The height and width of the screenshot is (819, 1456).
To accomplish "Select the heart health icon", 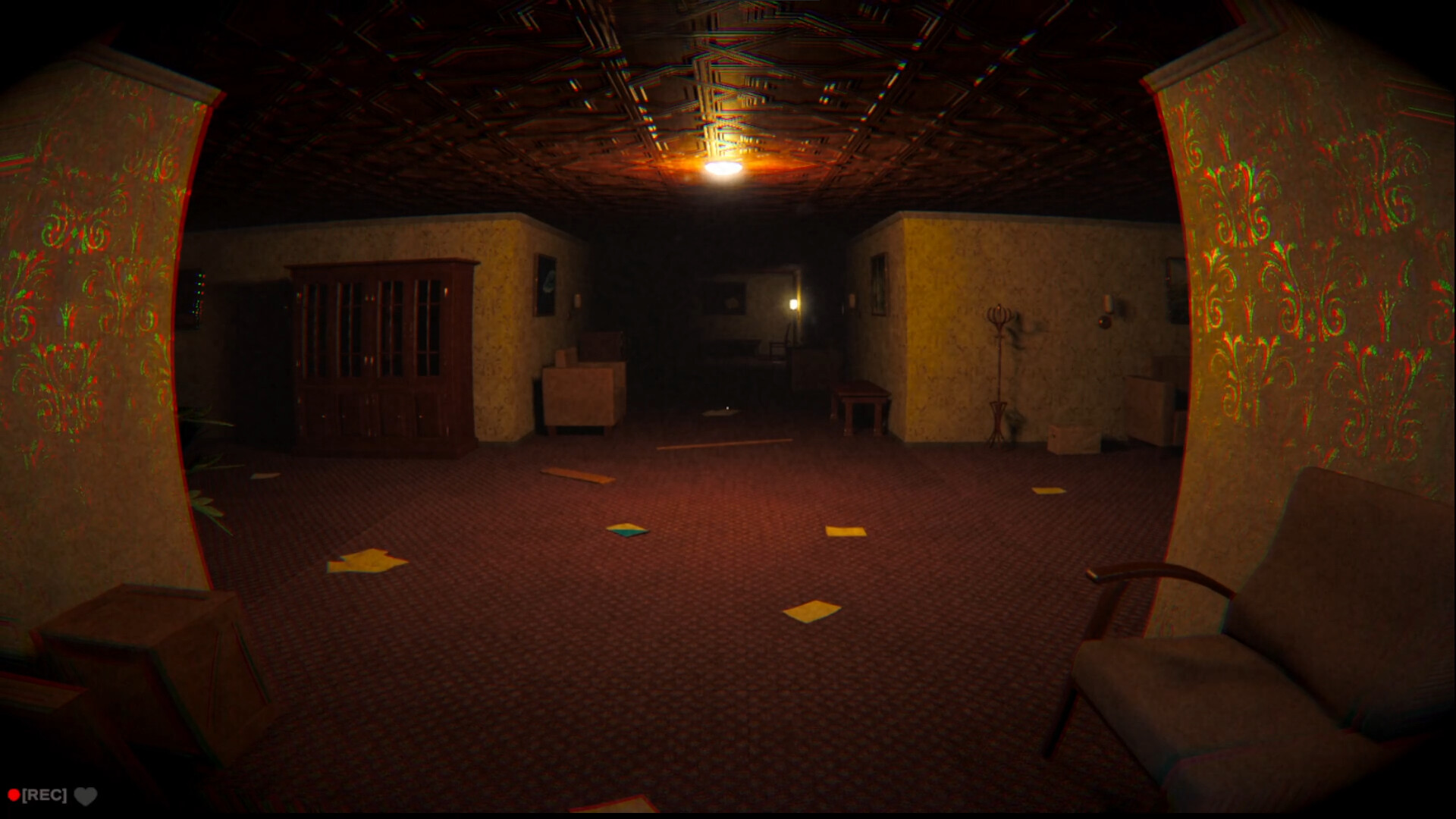I will click(x=86, y=796).
